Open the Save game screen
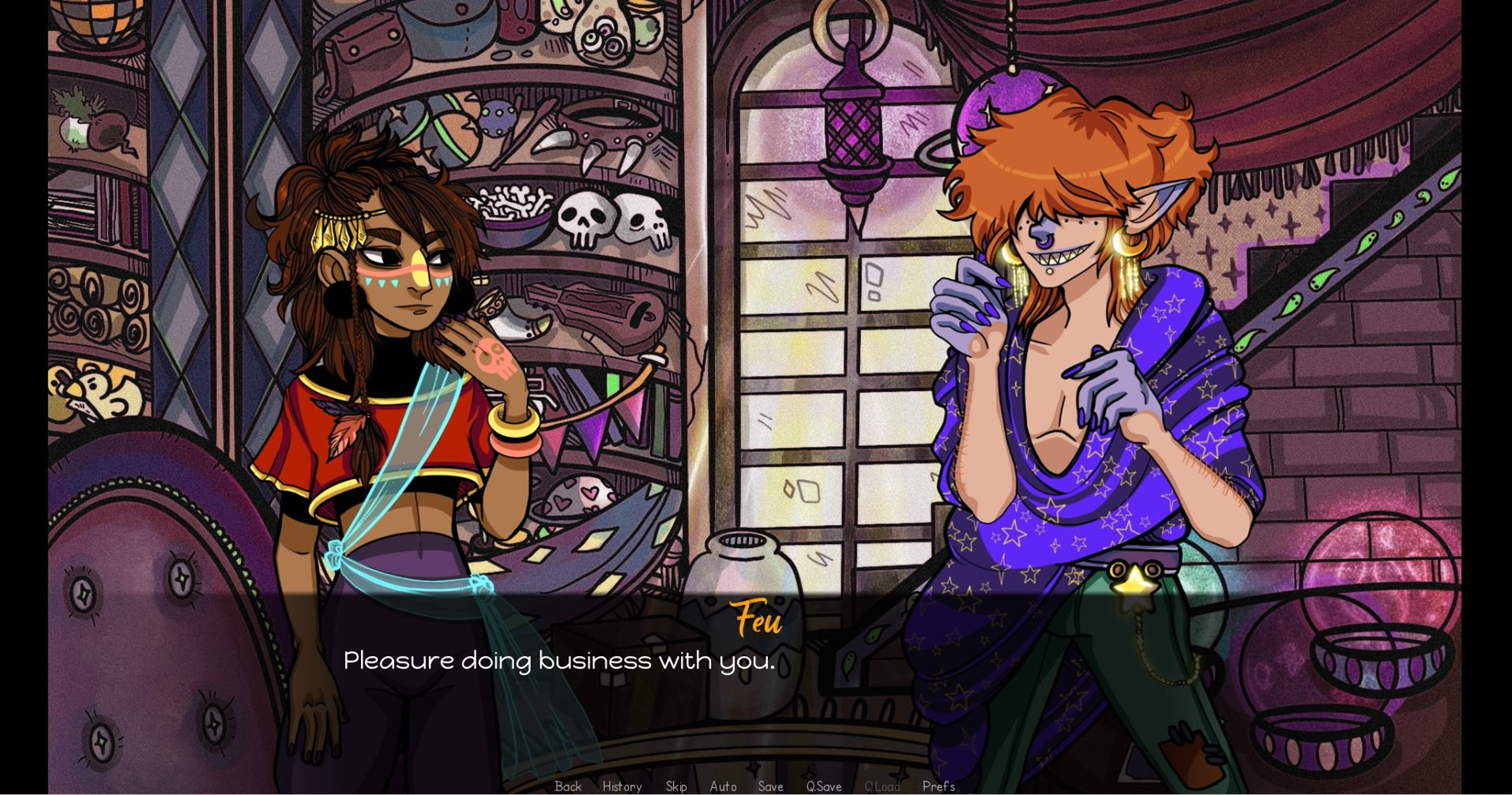The image size is (1512, 795). coord(770,786)
